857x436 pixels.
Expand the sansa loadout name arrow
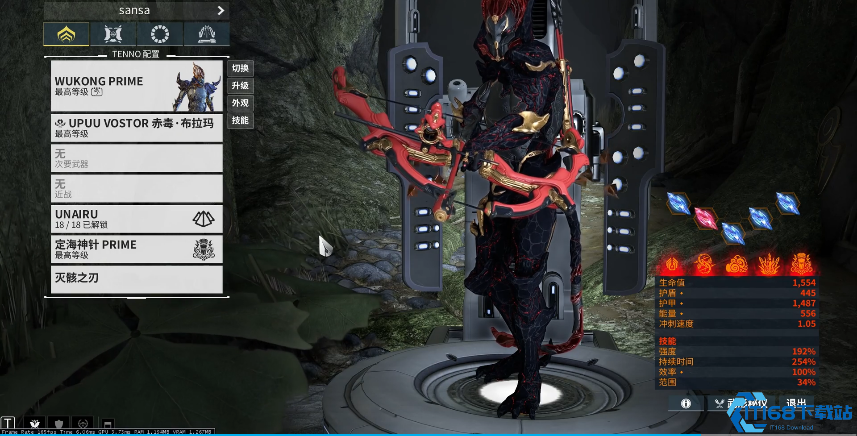point(221,10)
